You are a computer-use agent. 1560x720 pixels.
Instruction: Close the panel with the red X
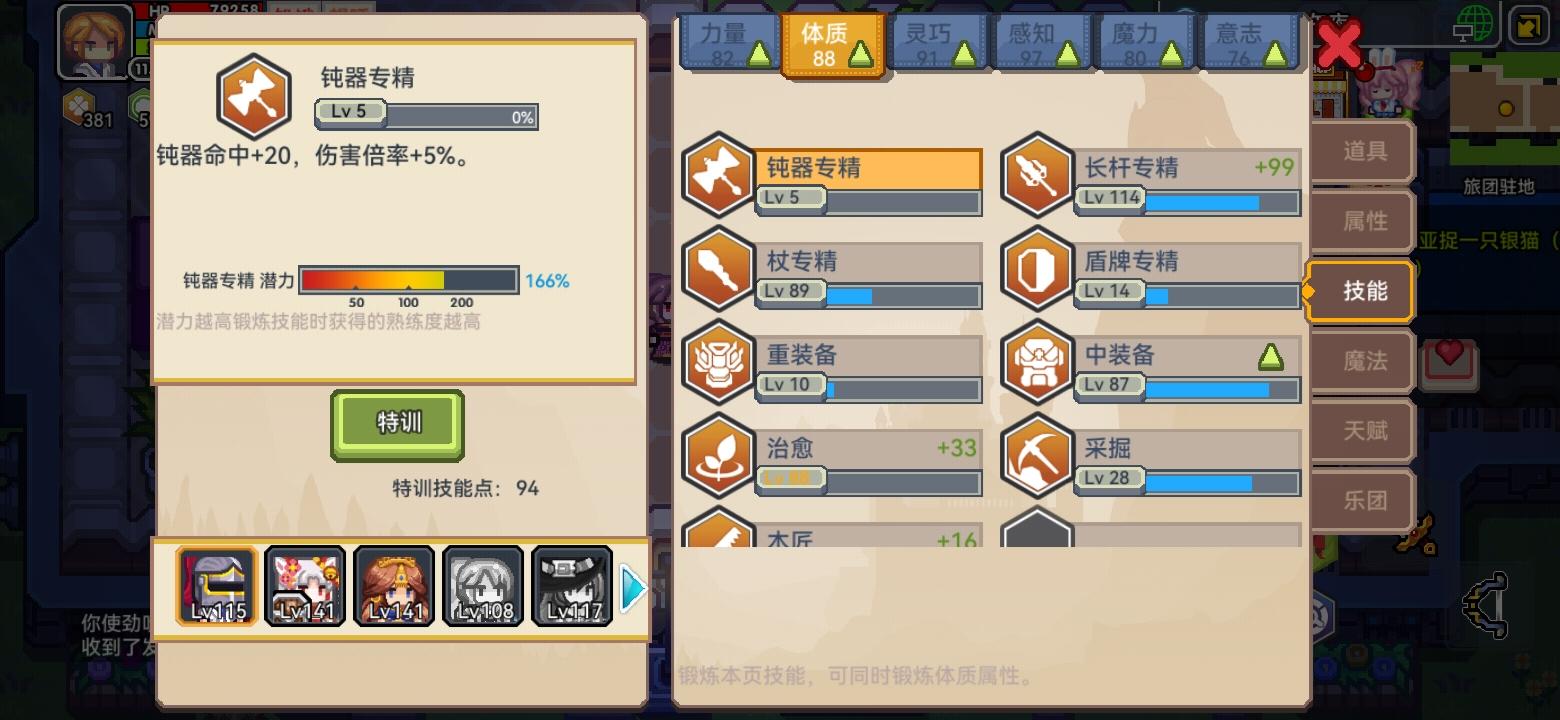click(1338, 44)
